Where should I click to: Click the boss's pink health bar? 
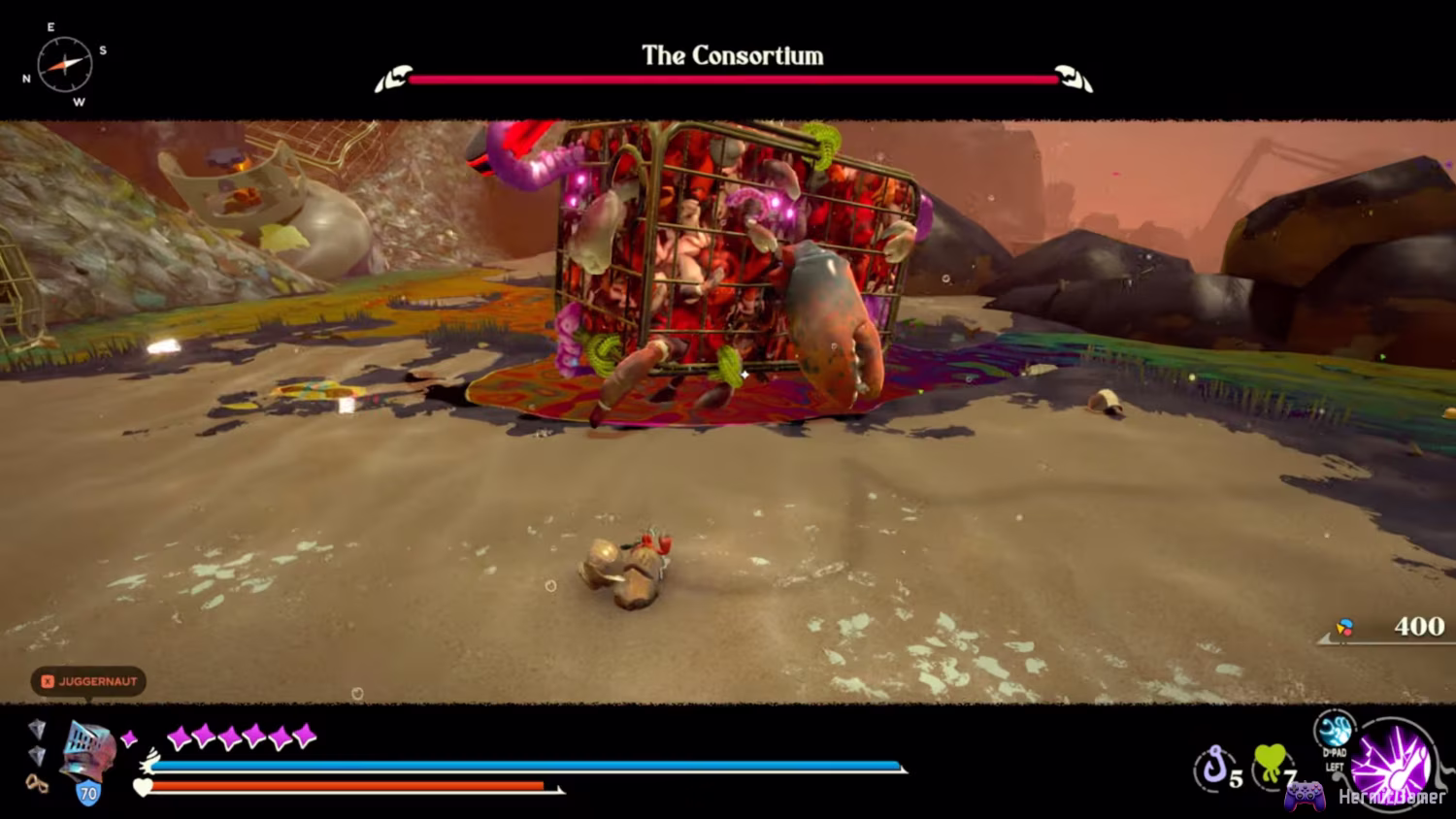tap(733, 80)
